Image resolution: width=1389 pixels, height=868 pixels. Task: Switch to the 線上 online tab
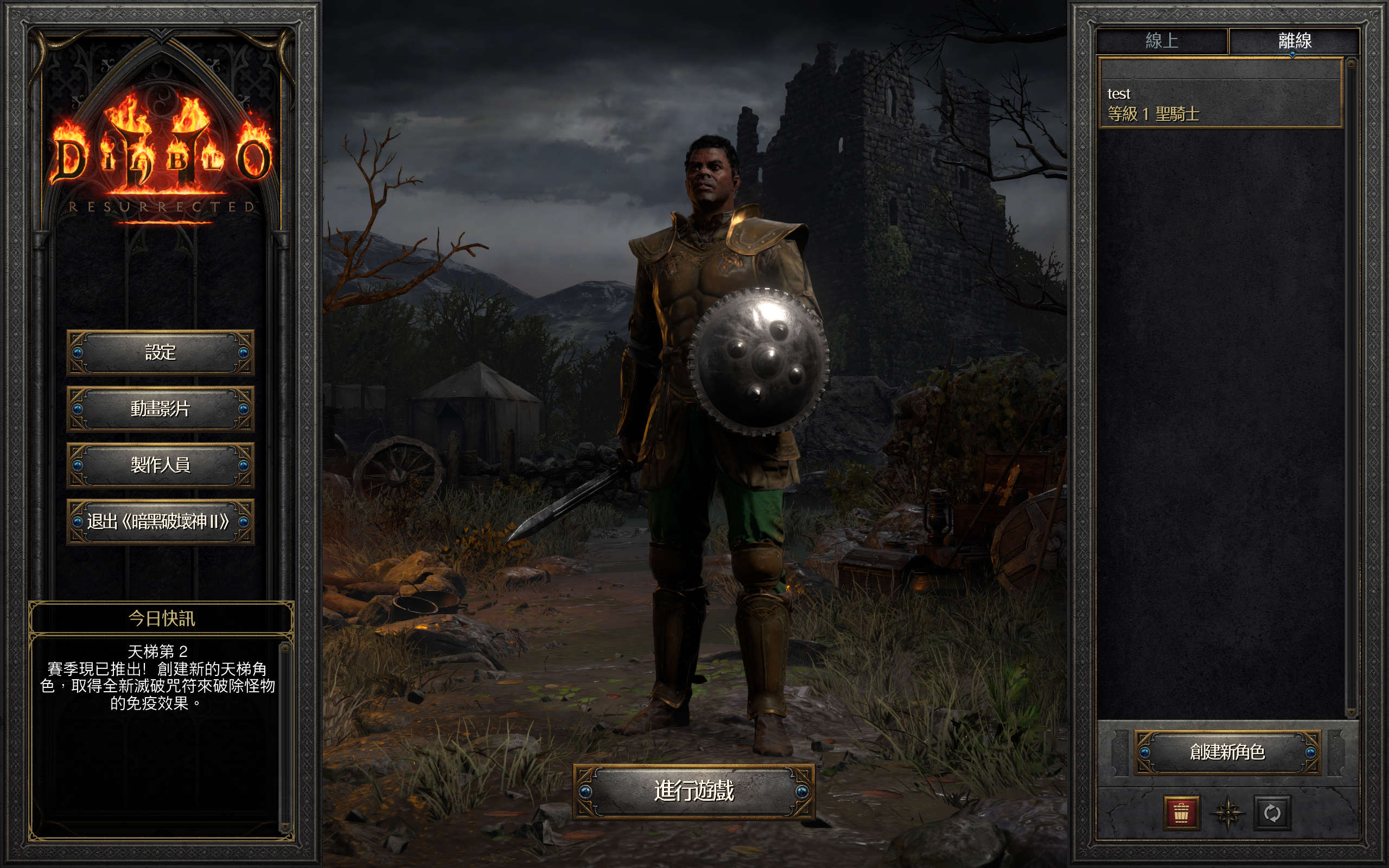(1162, 41)
